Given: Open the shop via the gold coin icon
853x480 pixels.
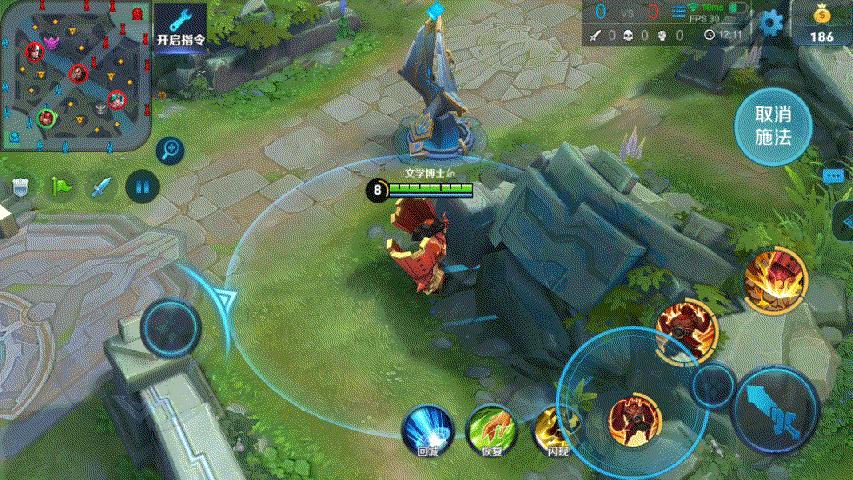Looking at the screenshot, I should [x=821, y=24].
